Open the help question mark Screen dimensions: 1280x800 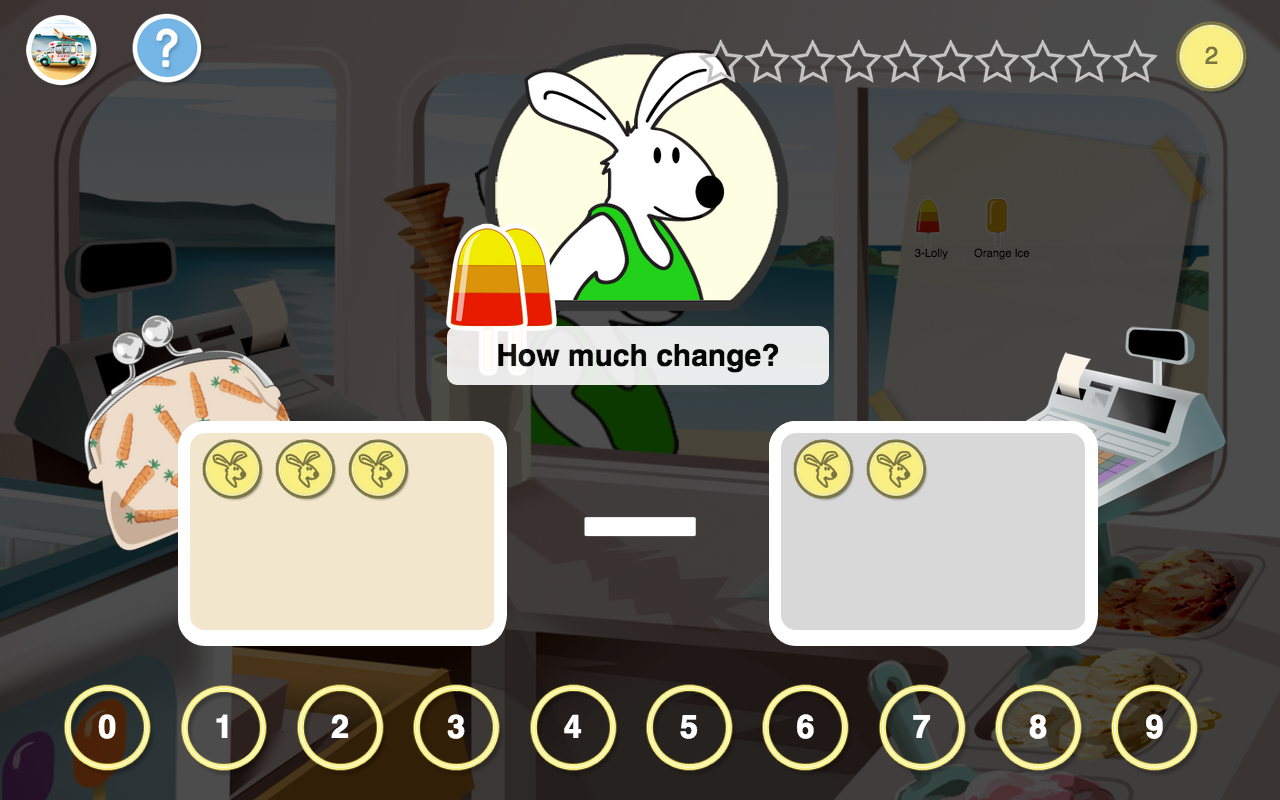166,47
